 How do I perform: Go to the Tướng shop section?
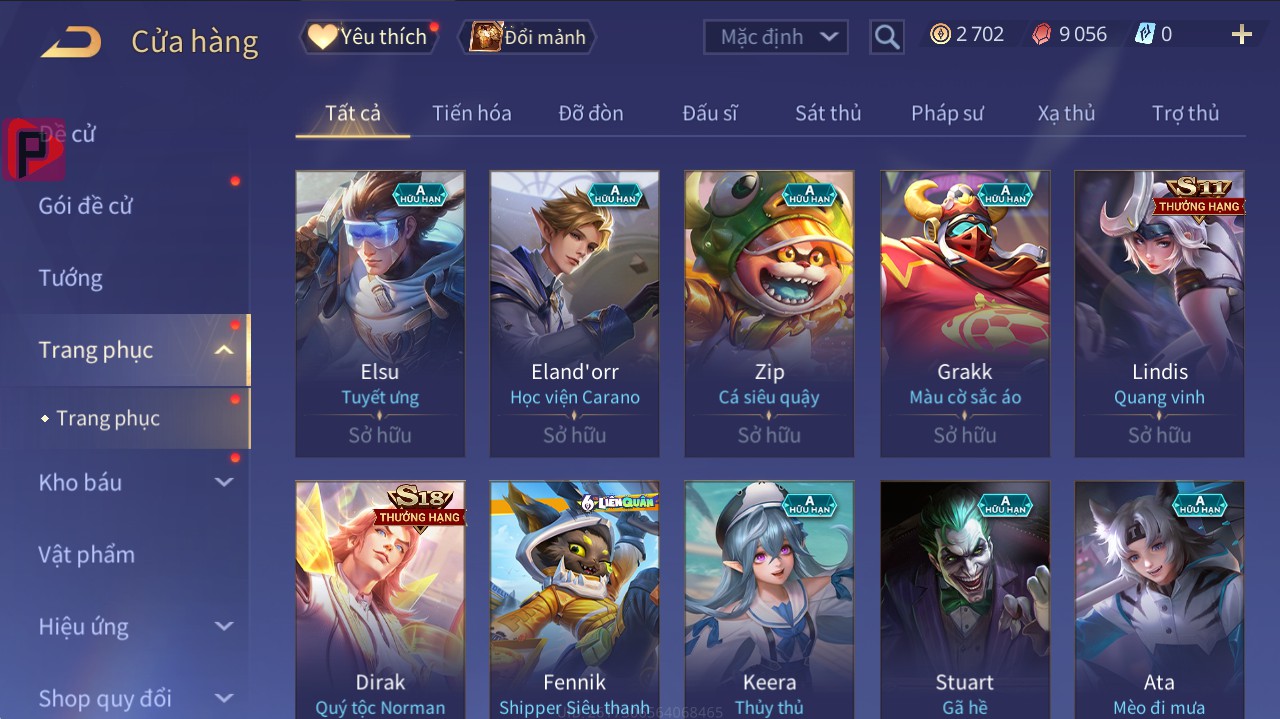71,278
